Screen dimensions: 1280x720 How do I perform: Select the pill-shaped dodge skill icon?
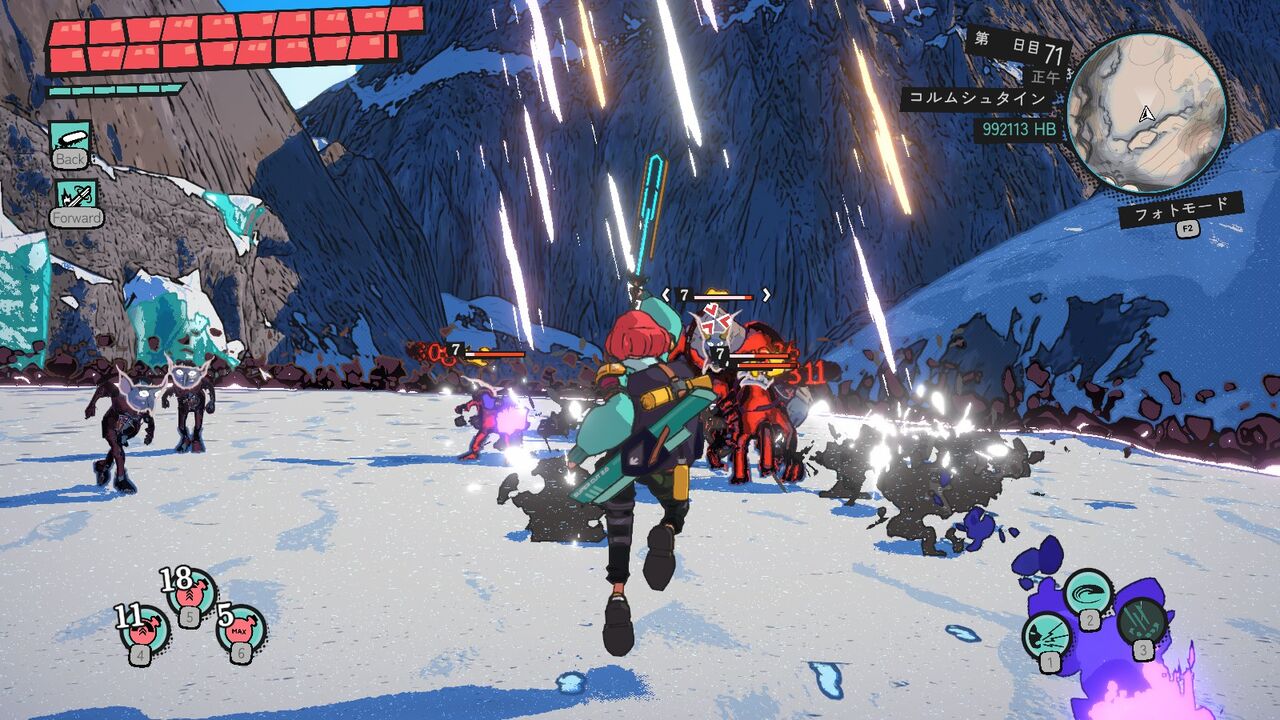pos(70,138)
